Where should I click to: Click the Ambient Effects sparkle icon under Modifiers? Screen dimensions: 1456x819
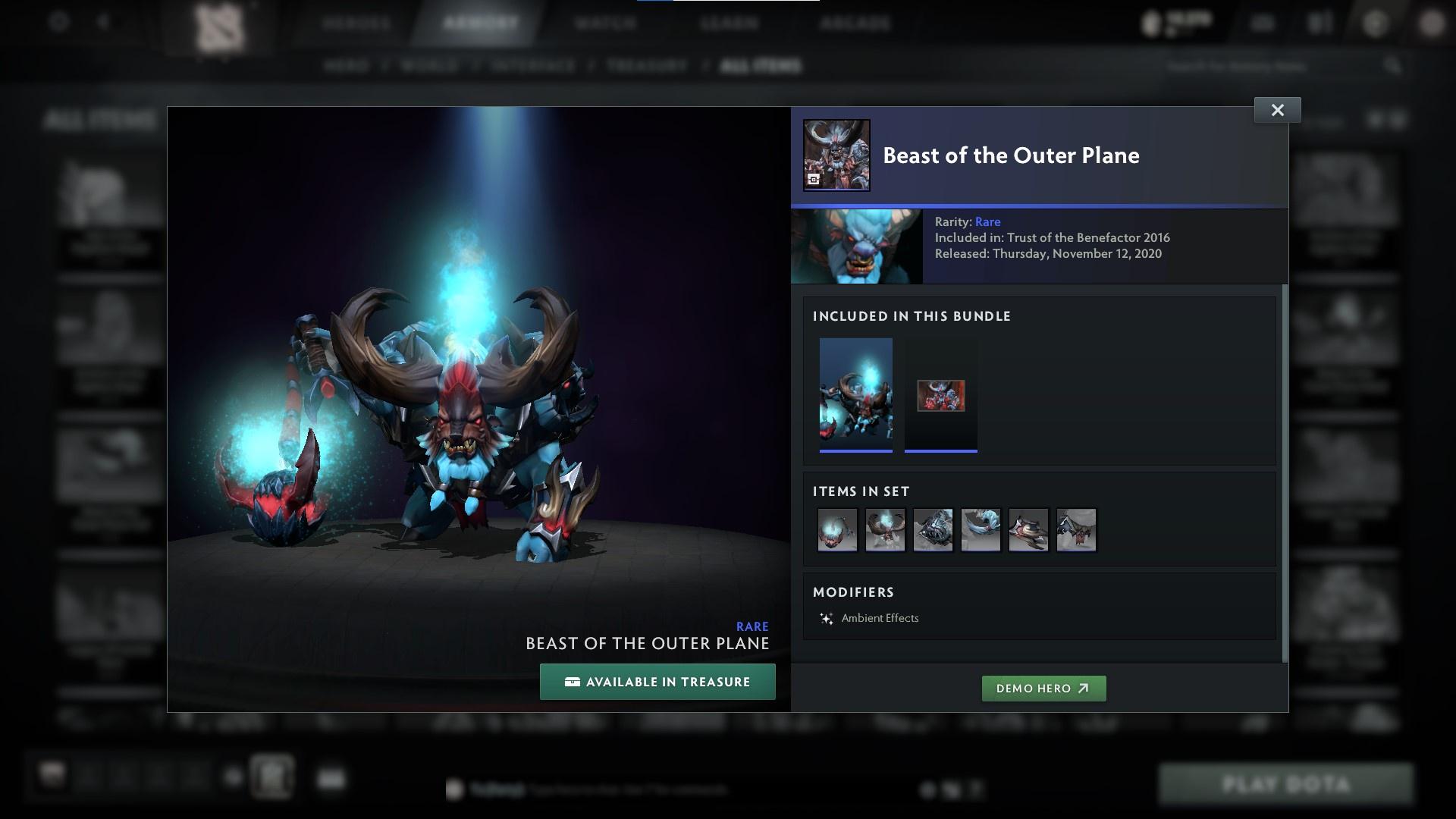pos(827,618)
